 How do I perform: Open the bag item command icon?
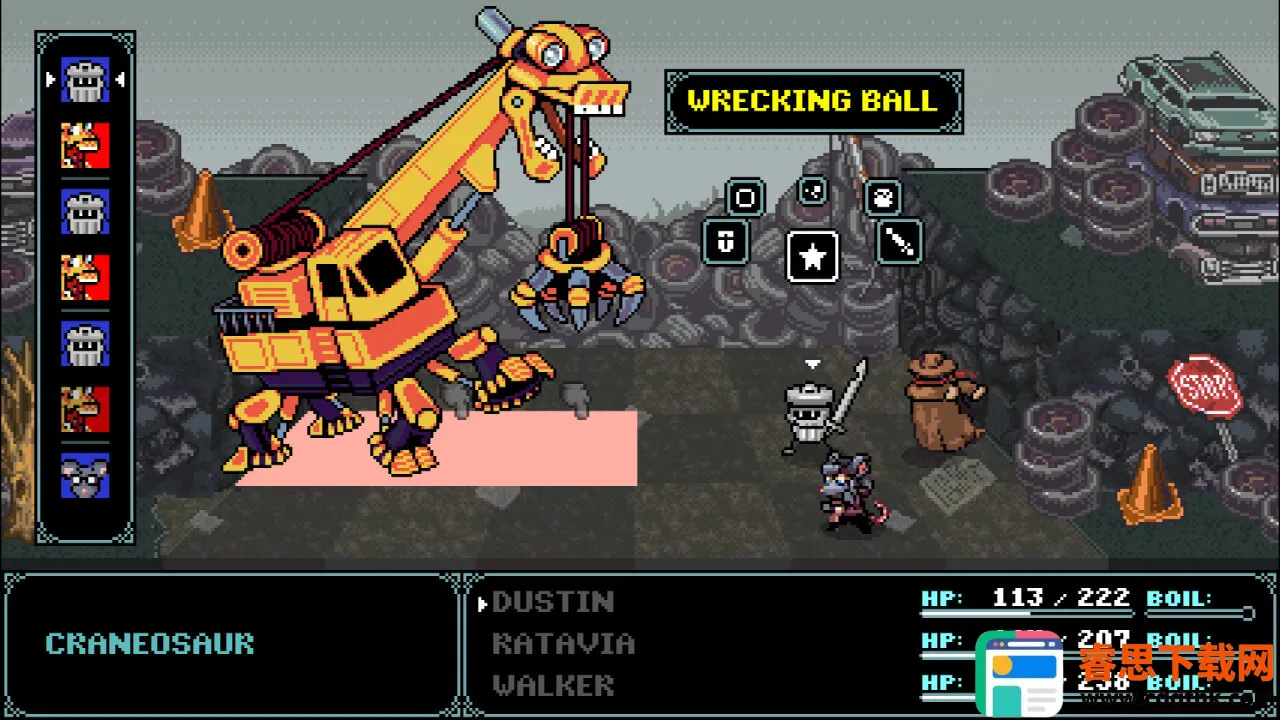pos(882,197)
